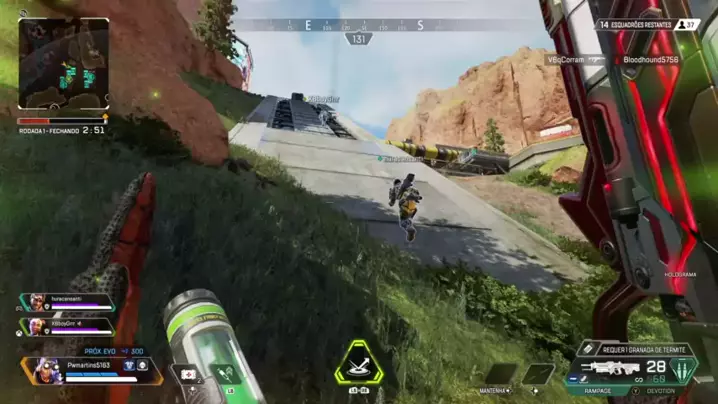Open the minimap
This screenshot has height=404, width=718.
[x=64, y=64]
